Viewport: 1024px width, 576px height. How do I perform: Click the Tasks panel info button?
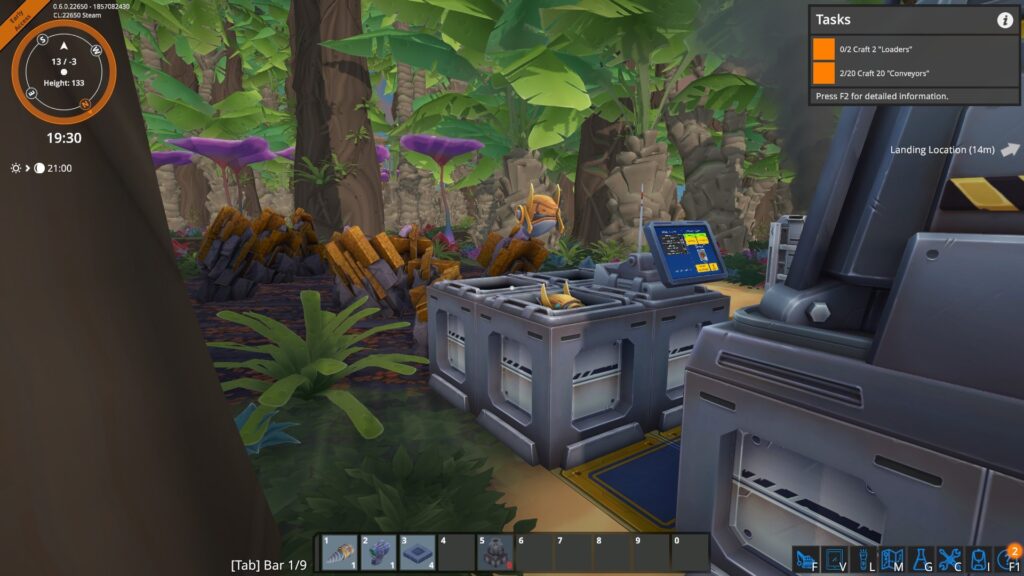click(1004, 20)
